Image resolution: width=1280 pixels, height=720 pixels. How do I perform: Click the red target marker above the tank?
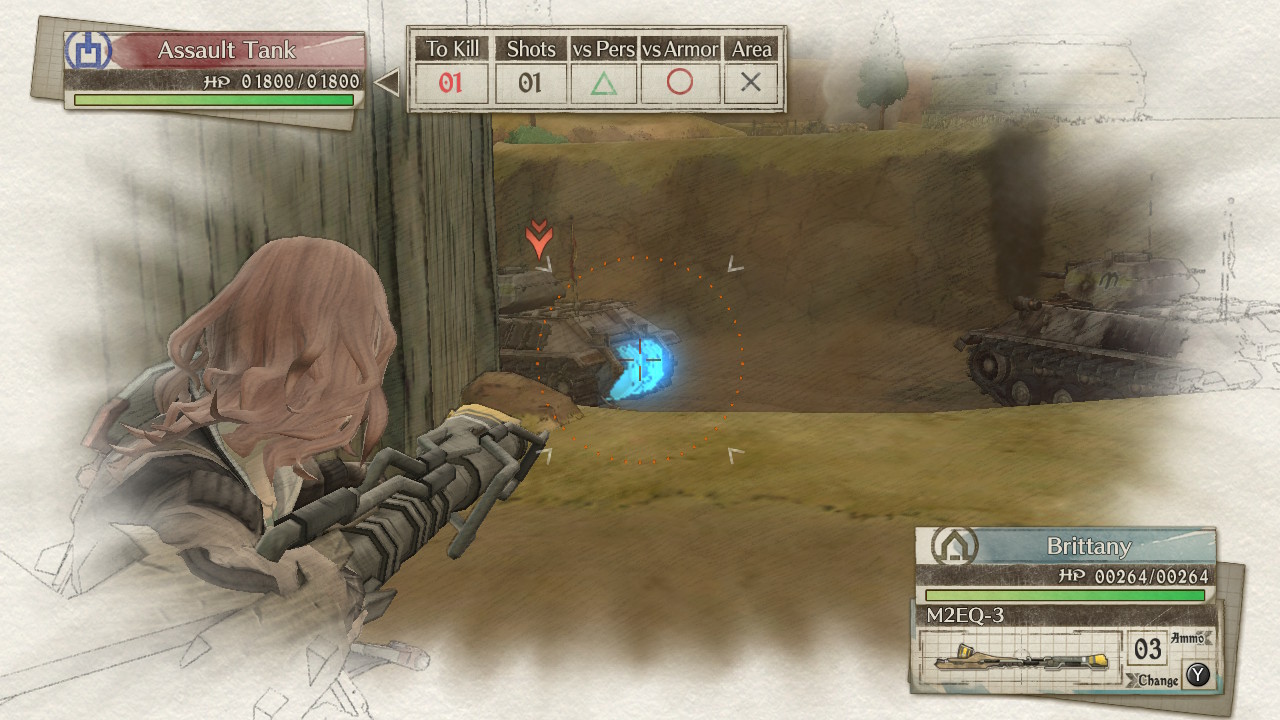click(539, 240)
